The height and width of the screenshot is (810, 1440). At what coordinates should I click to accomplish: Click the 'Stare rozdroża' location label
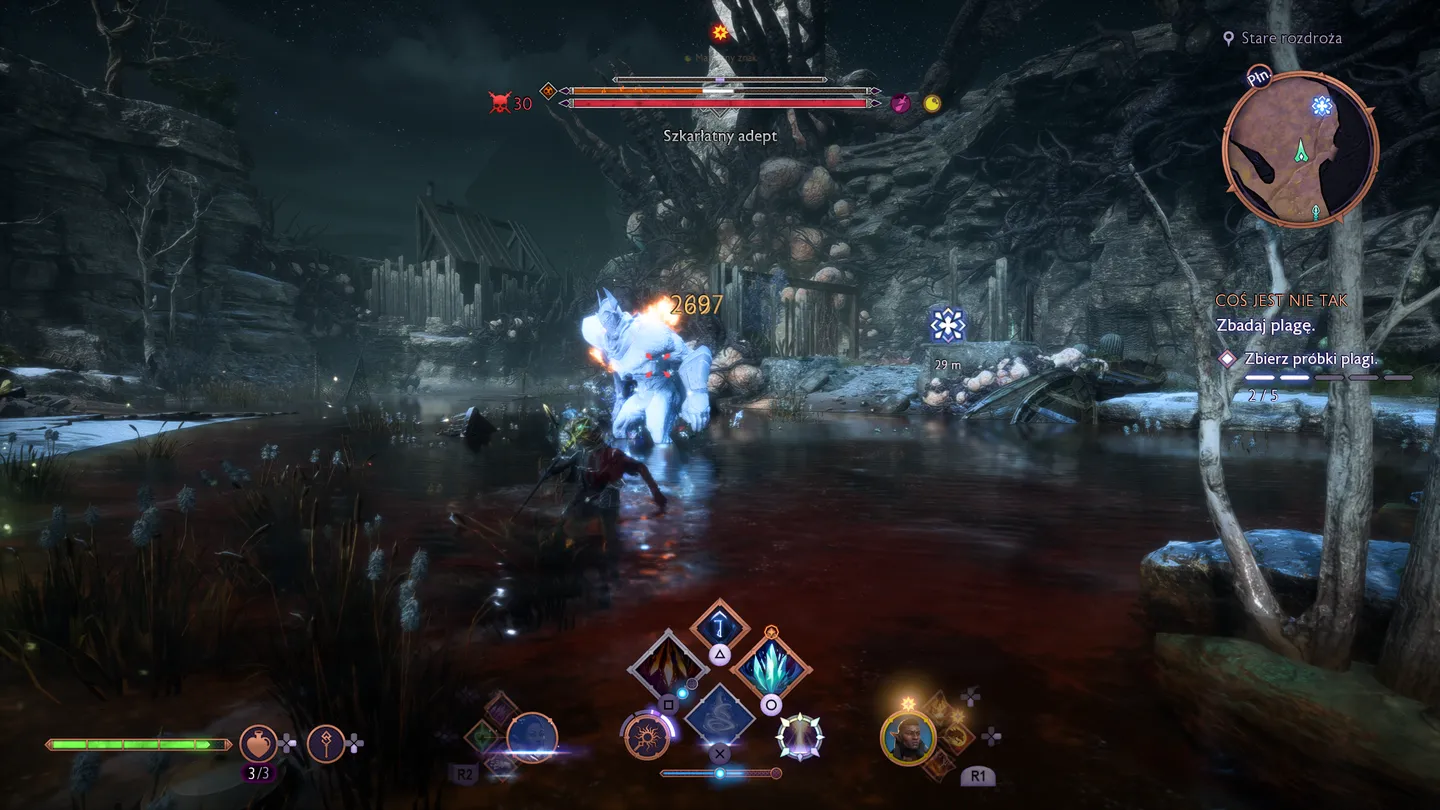(x=1291, y=38)
